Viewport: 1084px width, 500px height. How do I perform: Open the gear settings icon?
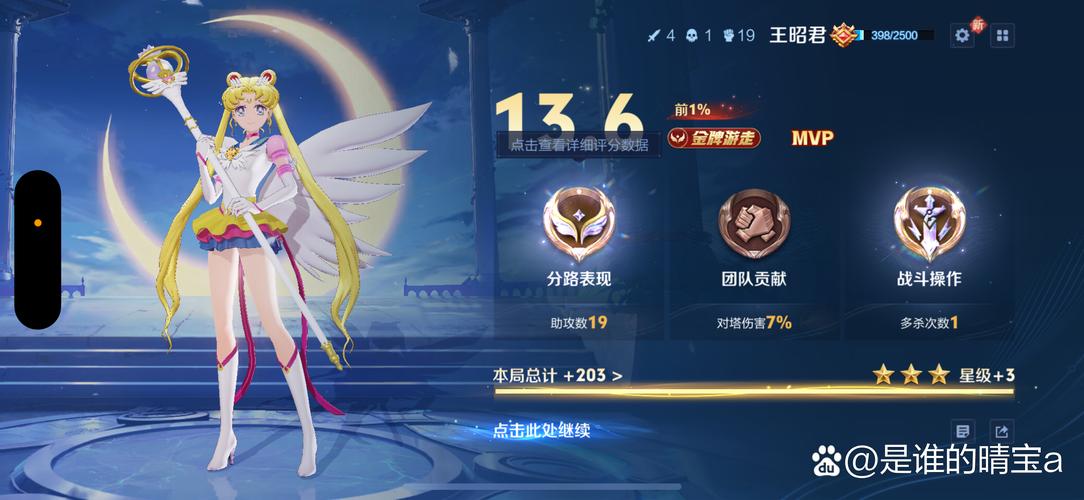click(962, 35)
